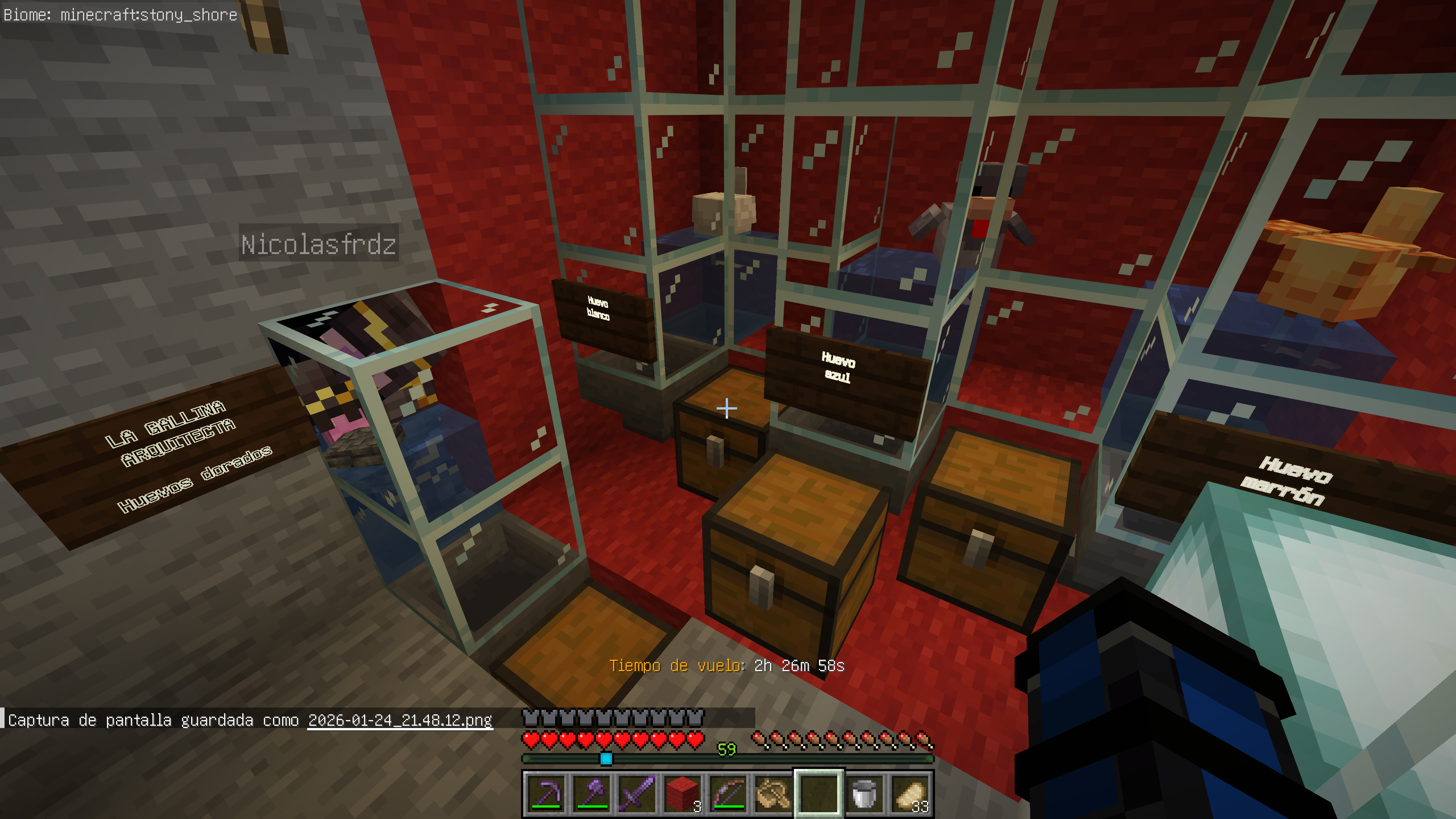1456x819 pixels.
Task: Select the empty highlighted hotbar slot
Action: 819,794
